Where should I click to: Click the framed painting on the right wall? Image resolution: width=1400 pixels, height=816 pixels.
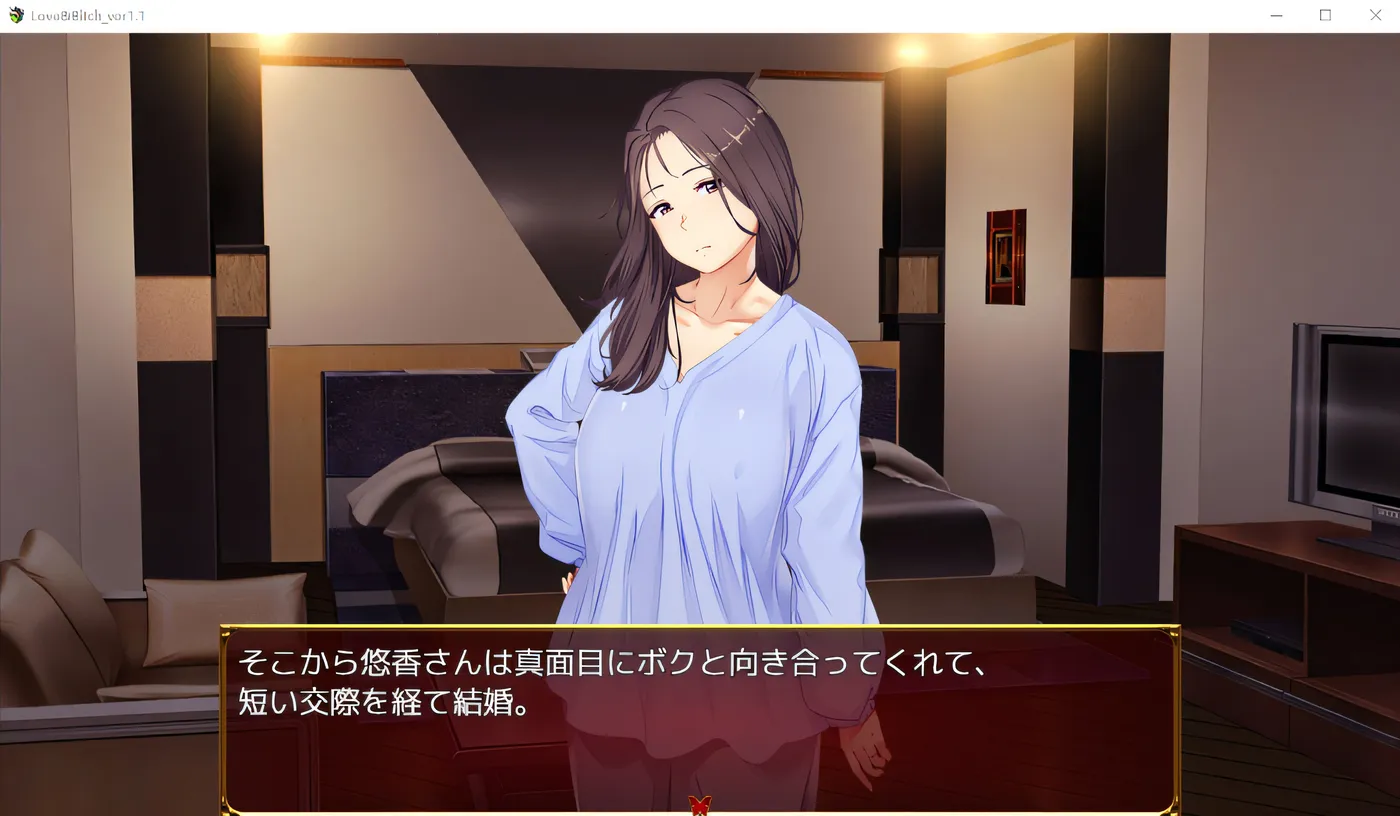pos(1005,255)
